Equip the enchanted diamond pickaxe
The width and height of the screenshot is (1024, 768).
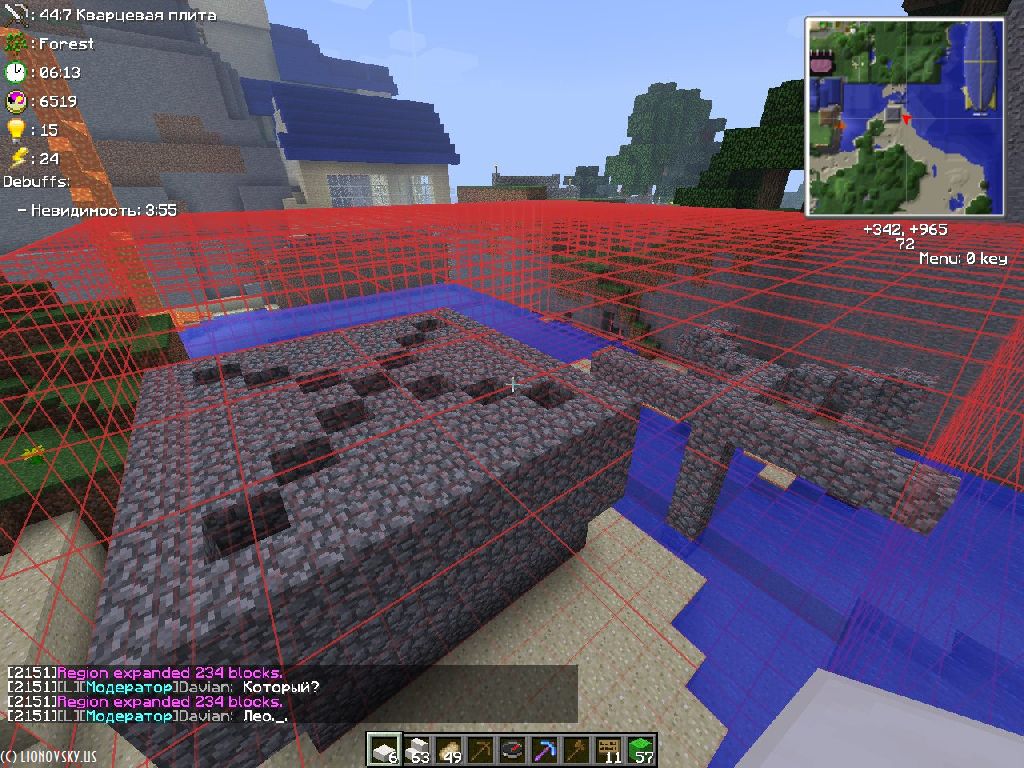(544, 749)
